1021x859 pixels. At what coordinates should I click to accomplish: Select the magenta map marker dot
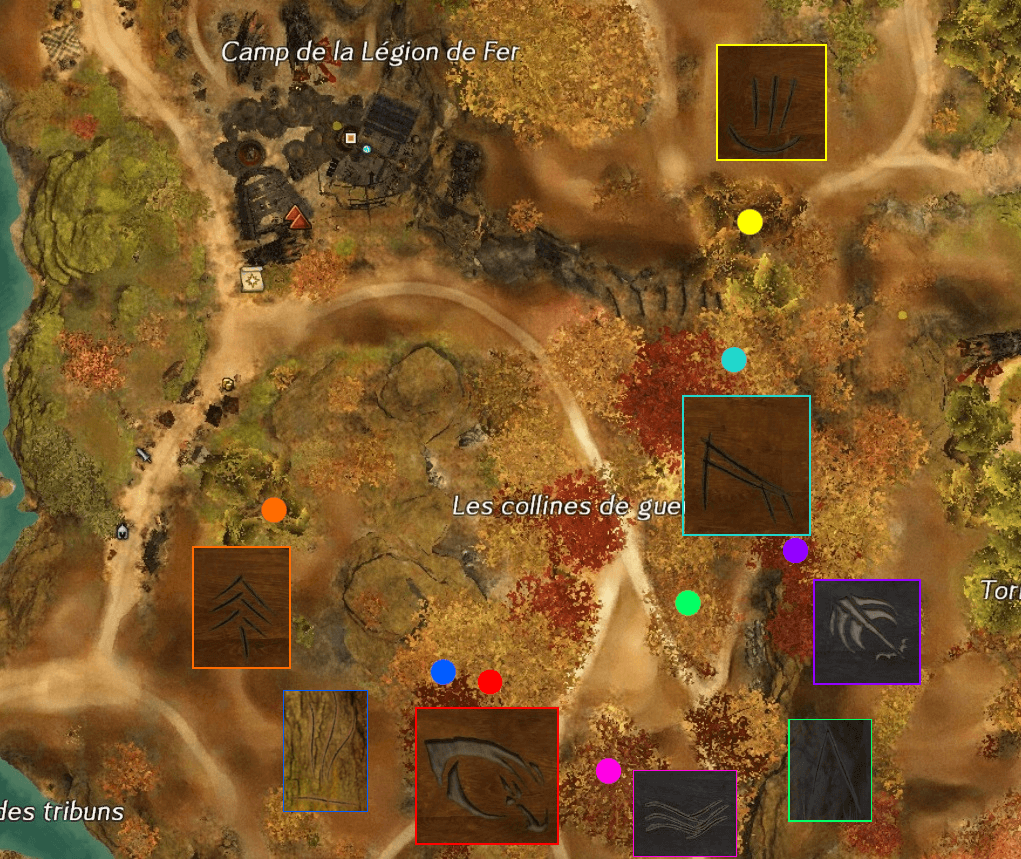[x=608, y=771]
